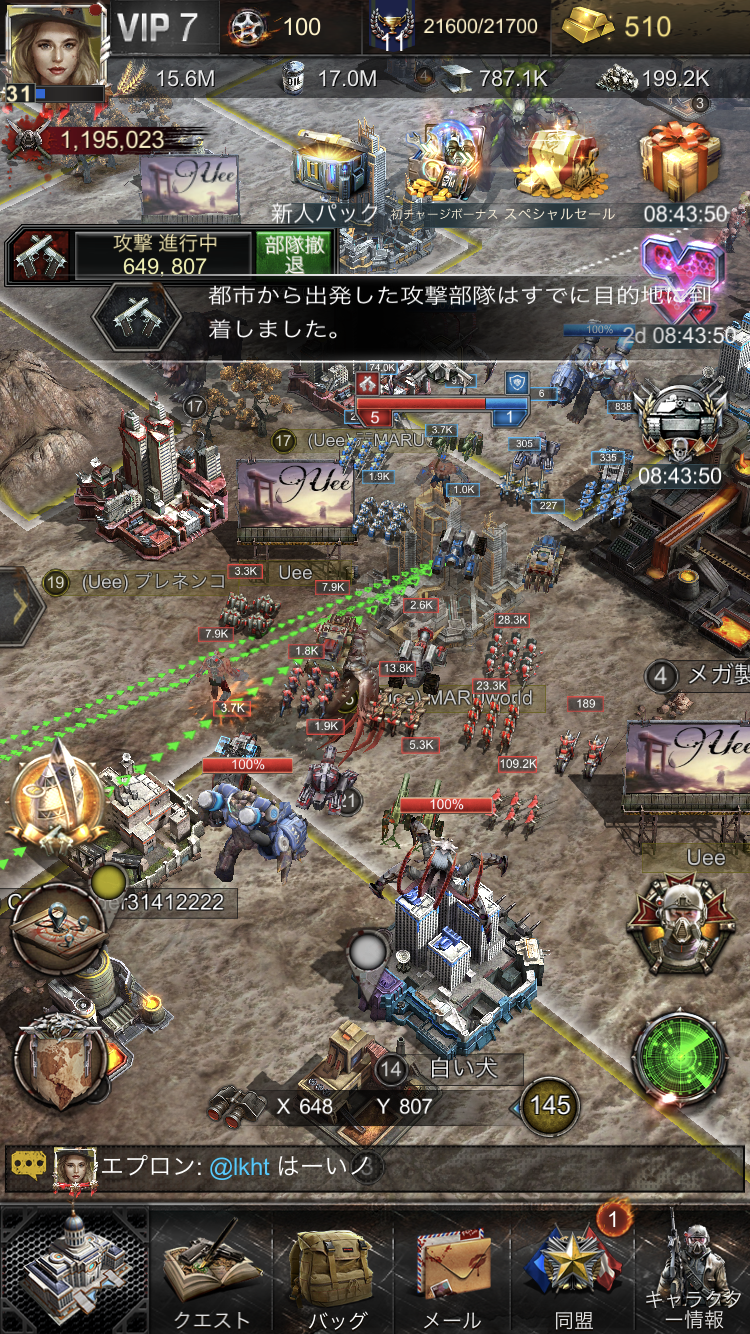
Task: Open the player avatar profile
Action: (55, 50)
